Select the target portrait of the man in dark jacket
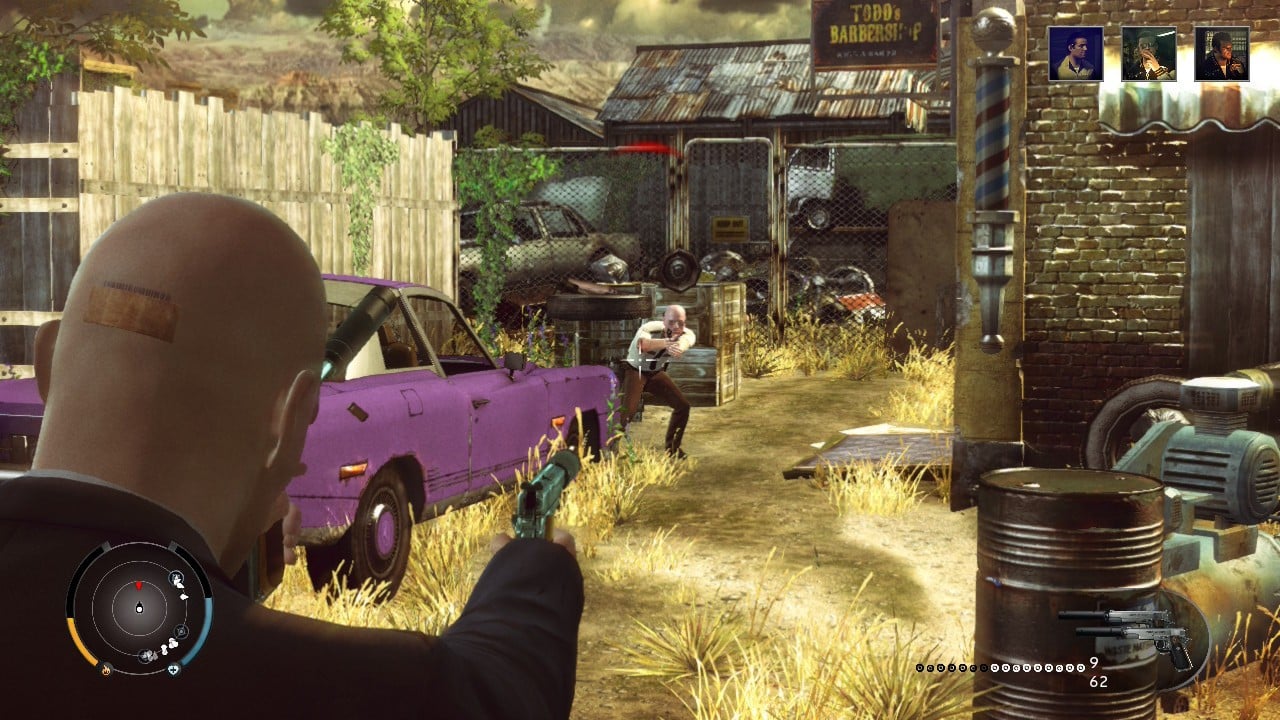Image resolution: width=1280 pixels, height=720 pixels. 1221,53
